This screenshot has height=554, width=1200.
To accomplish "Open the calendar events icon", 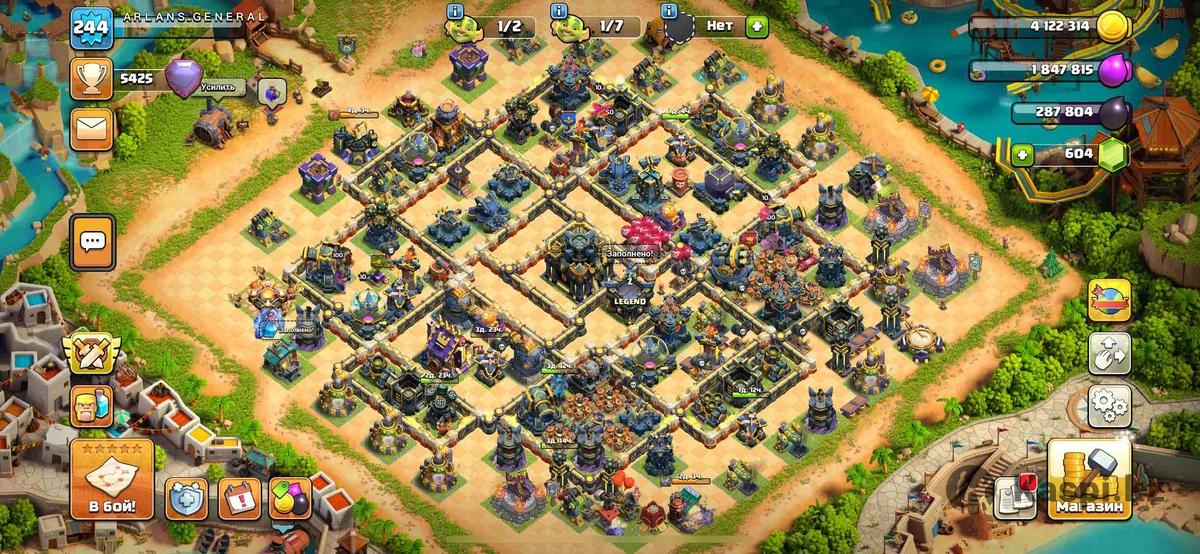I will (240, 497).
